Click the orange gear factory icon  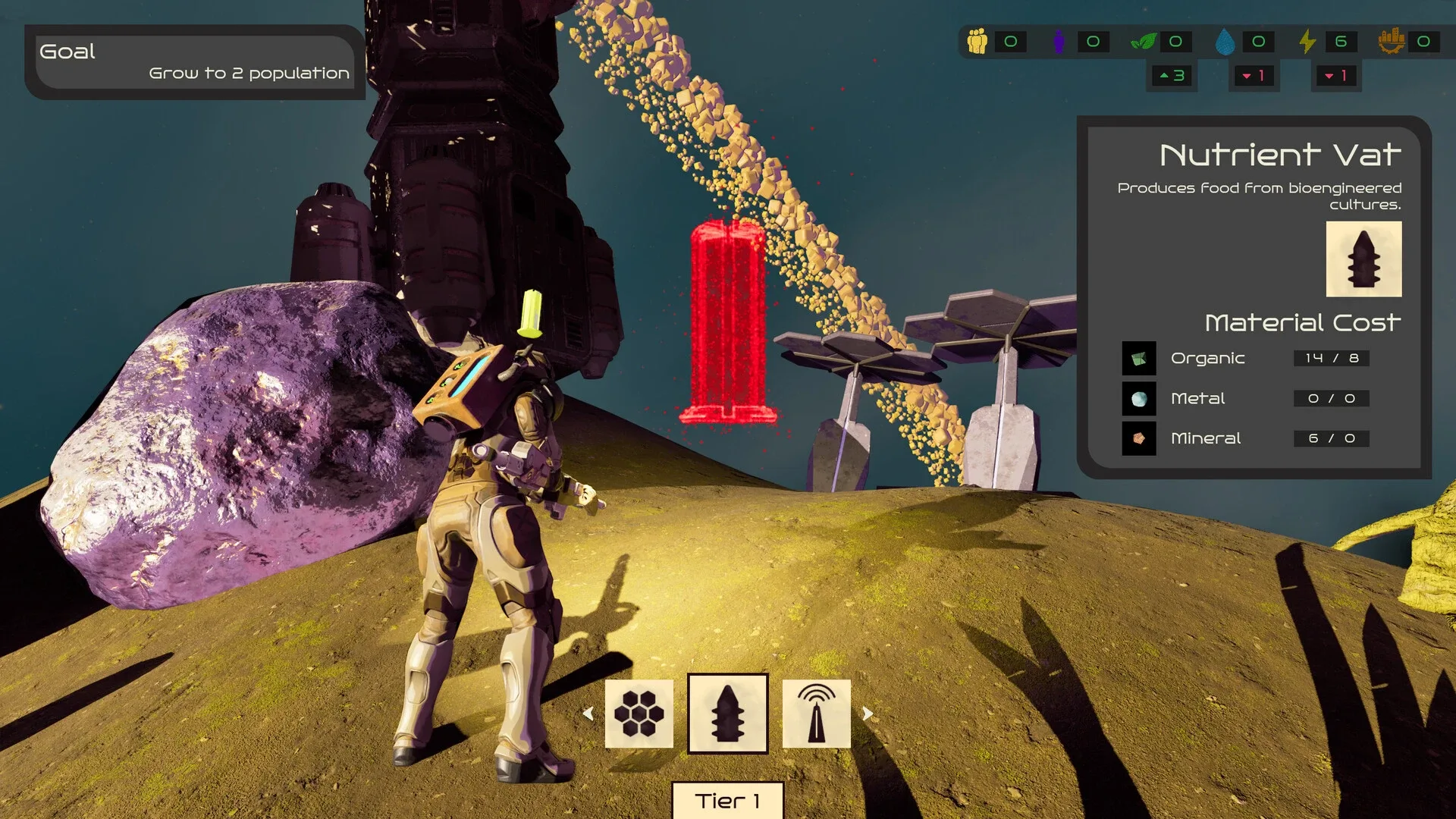(1391, 42)
